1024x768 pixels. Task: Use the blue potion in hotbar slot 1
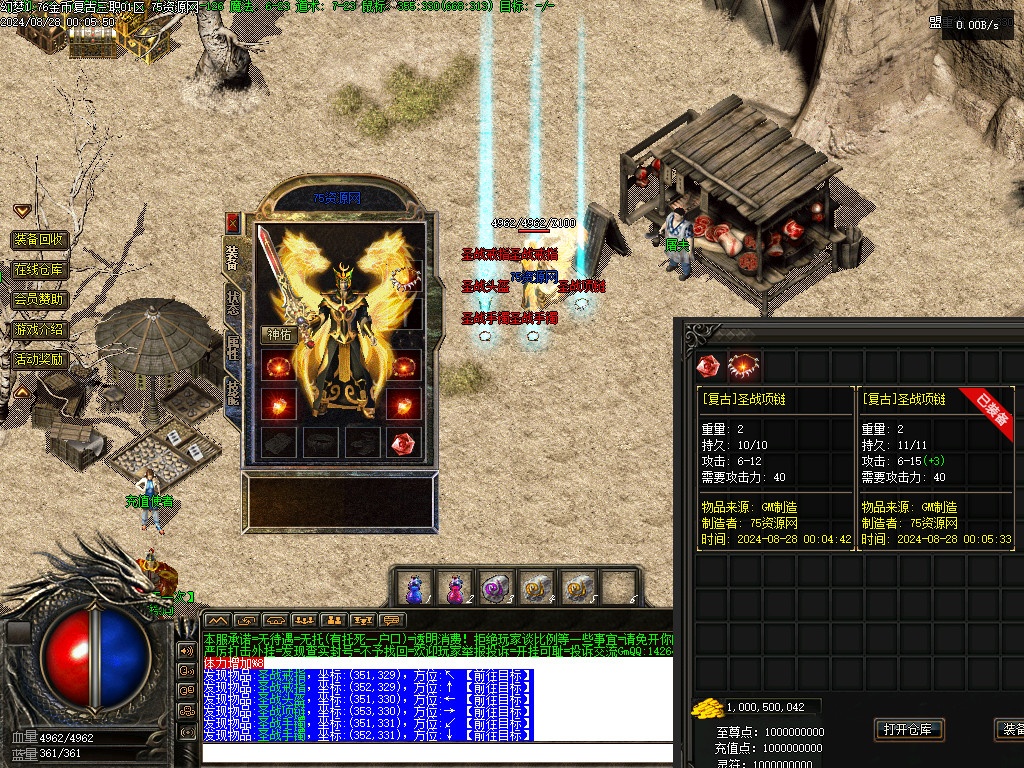tap(413, 586)
